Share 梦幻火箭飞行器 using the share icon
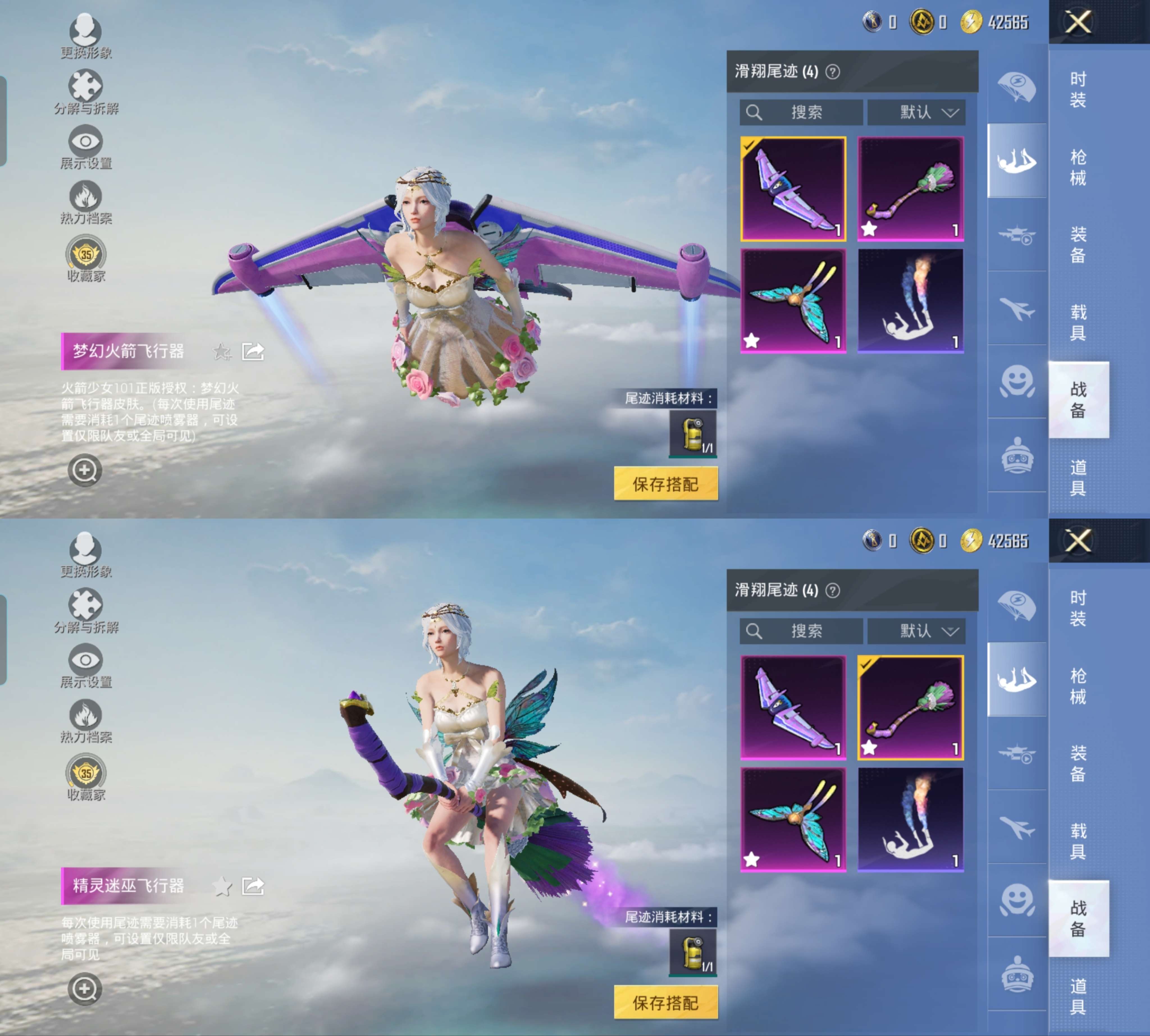 coord(253,352)
